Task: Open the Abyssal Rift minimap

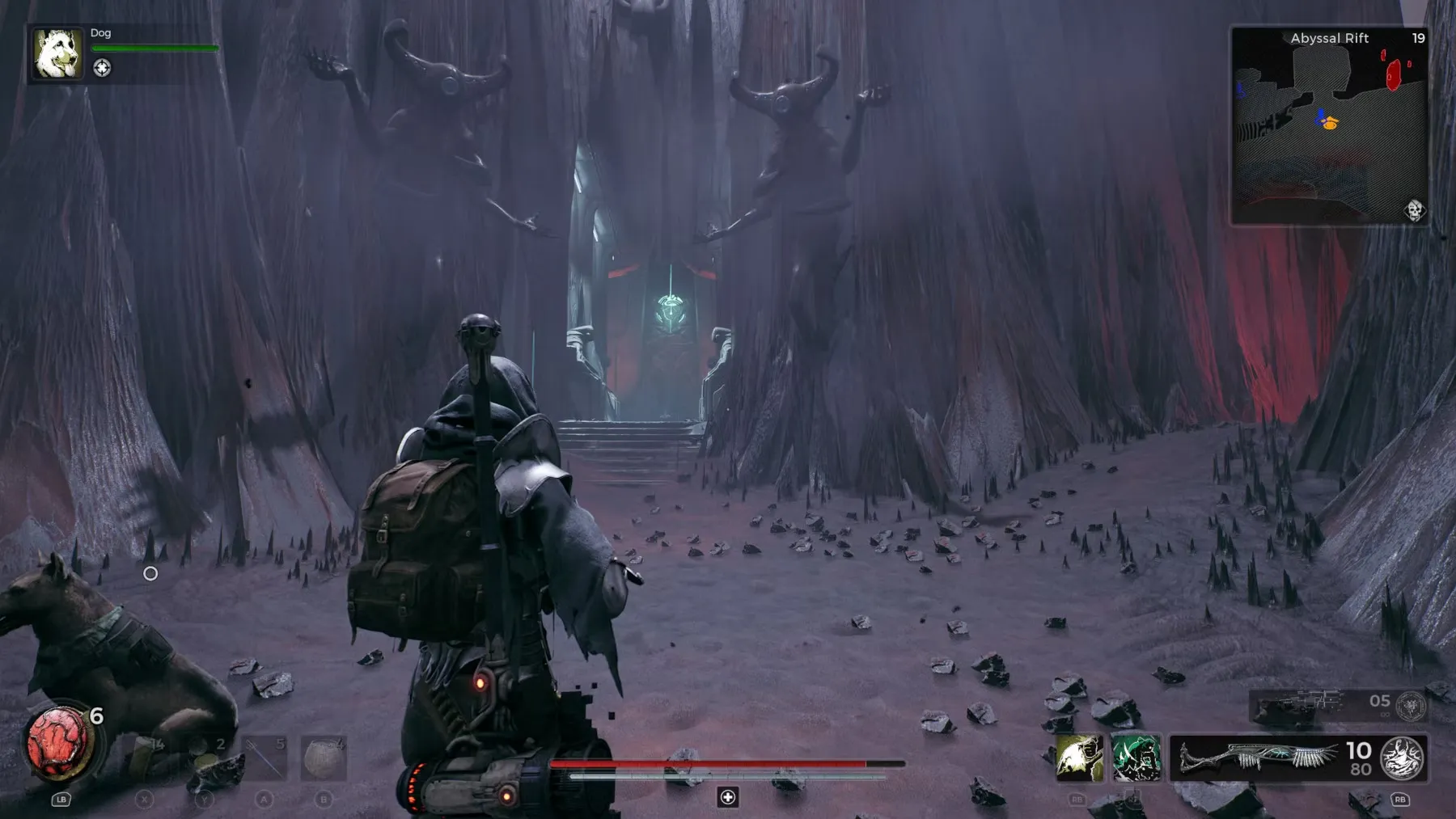Action: point(1329,125)
